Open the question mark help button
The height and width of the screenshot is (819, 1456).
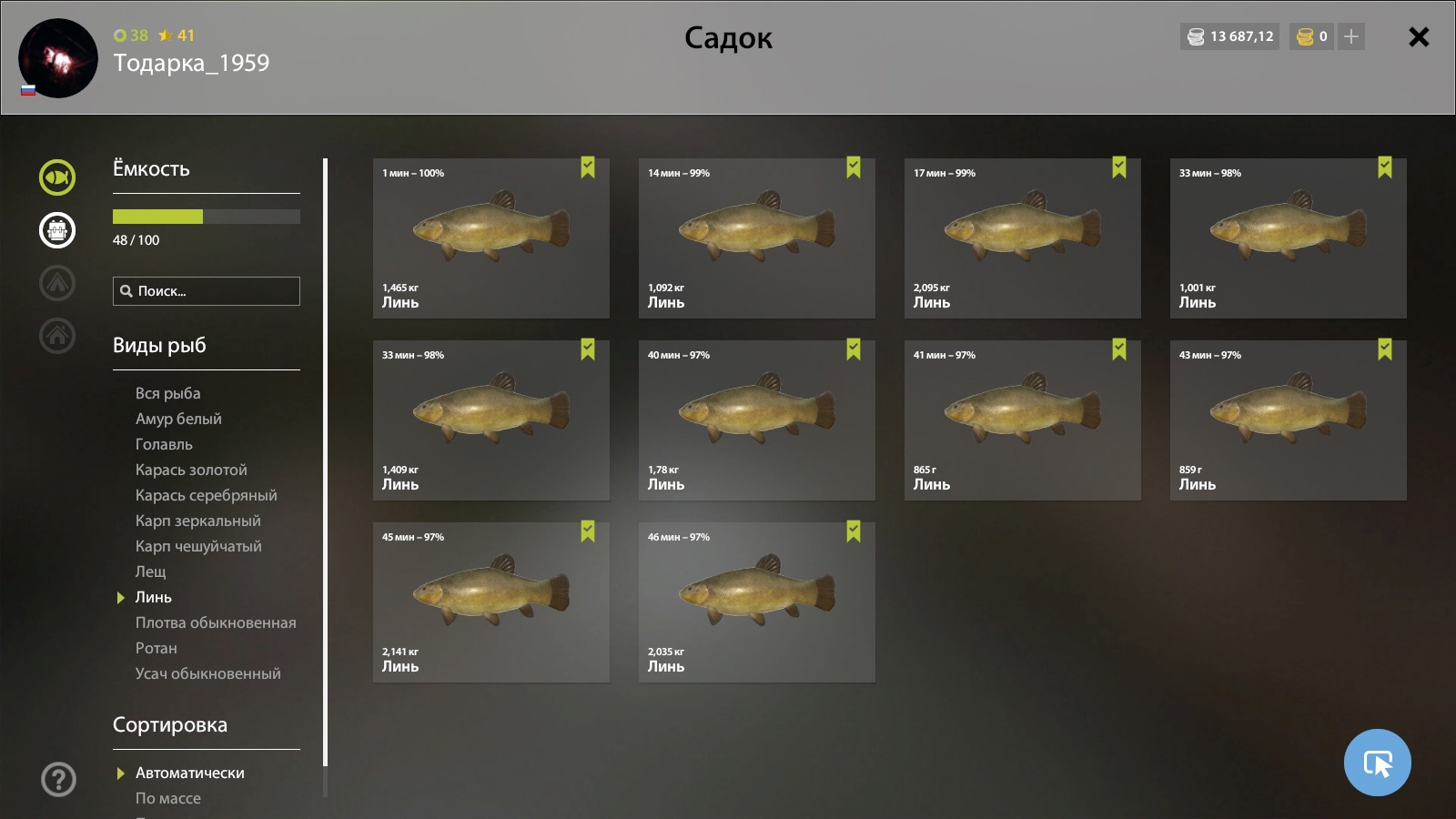[x=58, y=779]
